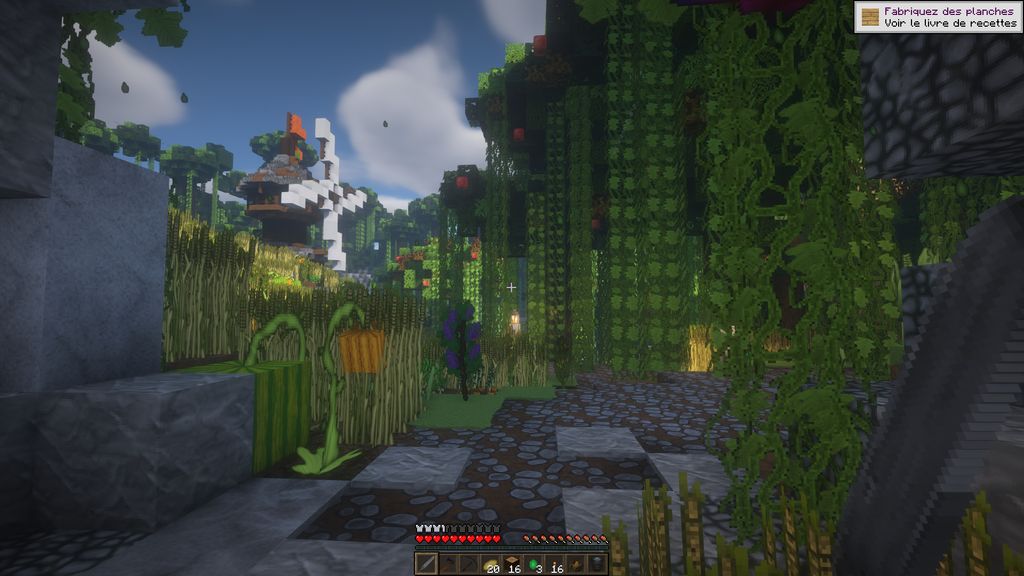Click the 'Fabriquez des planches' recipe toast
The height and width of the screenshot is (576, 1024).
tap(938, 17)
